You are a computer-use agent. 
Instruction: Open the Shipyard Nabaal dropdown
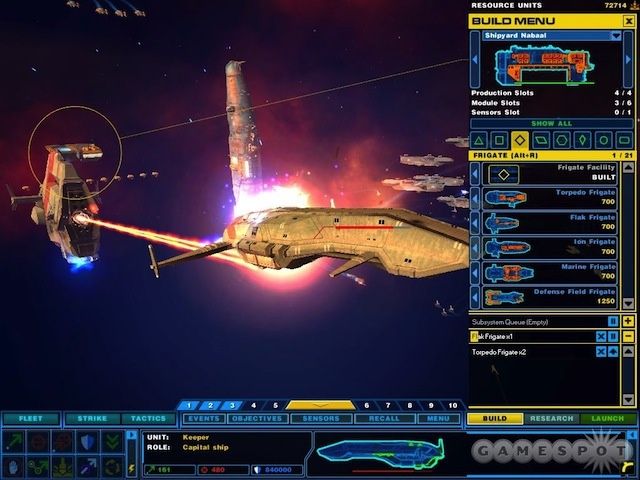[616, 35]
